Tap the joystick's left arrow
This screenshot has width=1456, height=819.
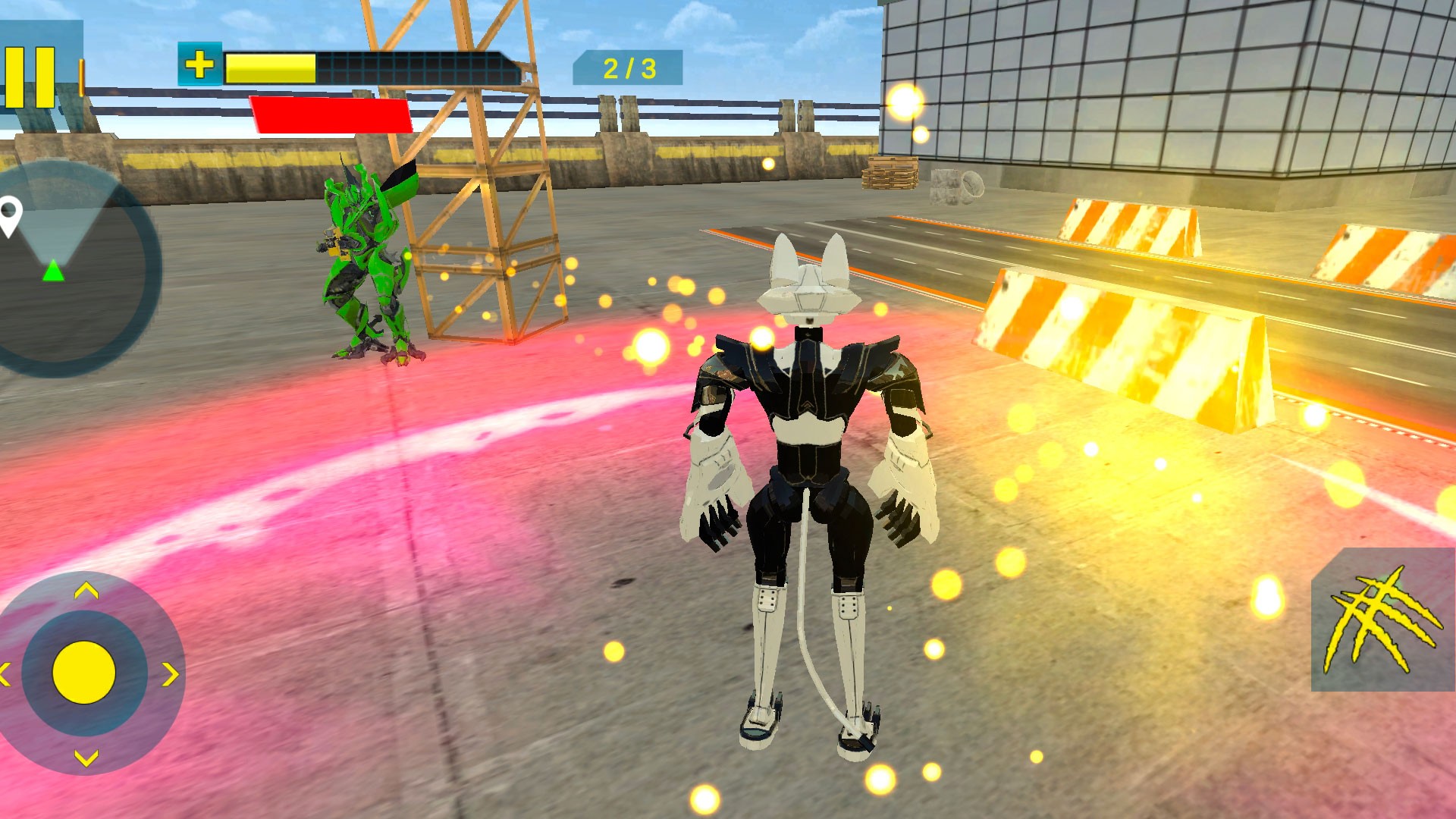pyautogui.click(x=5, y=673)
